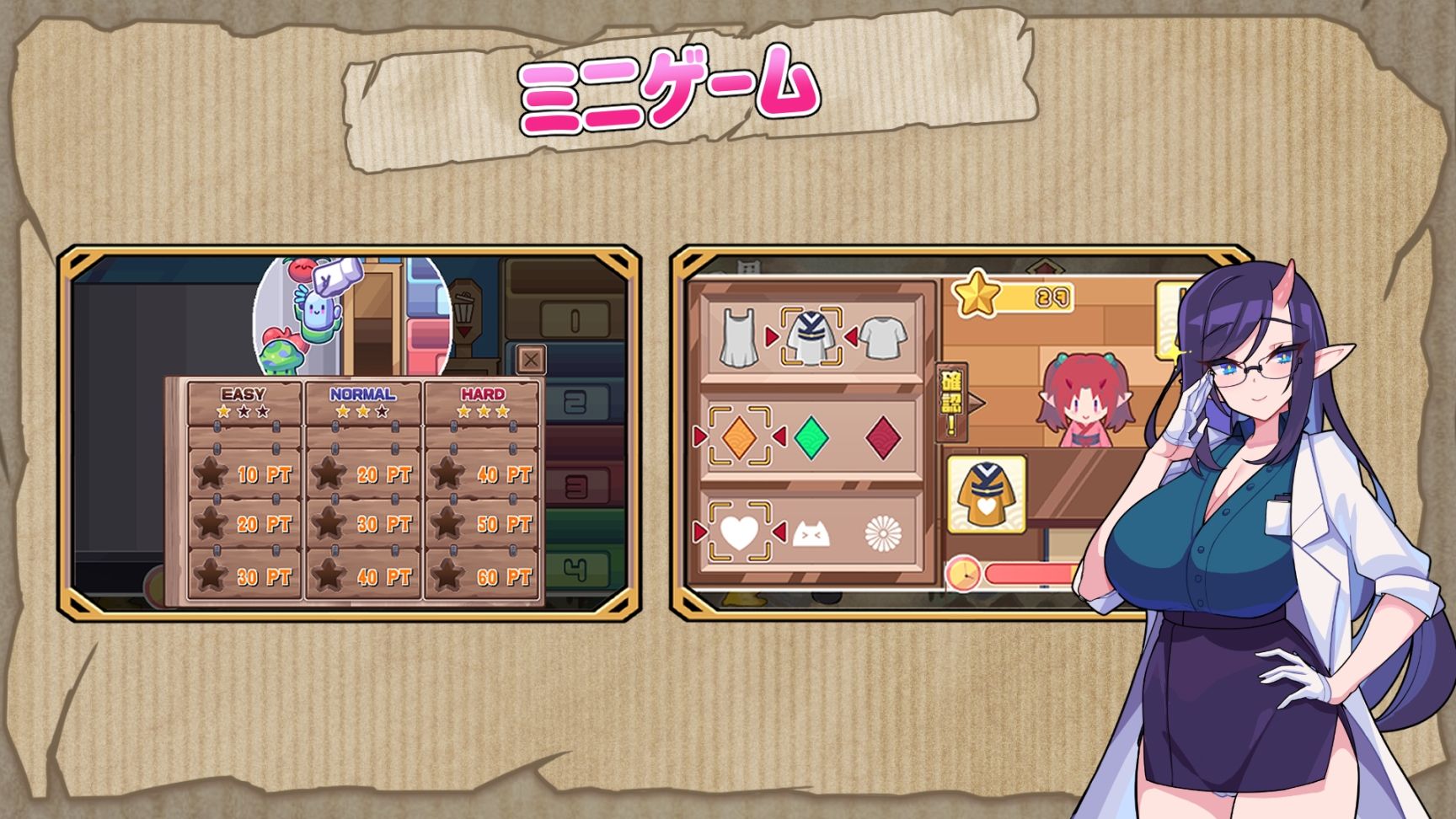
Task: Select the cat face pattern icon
Action: [810, 533]
